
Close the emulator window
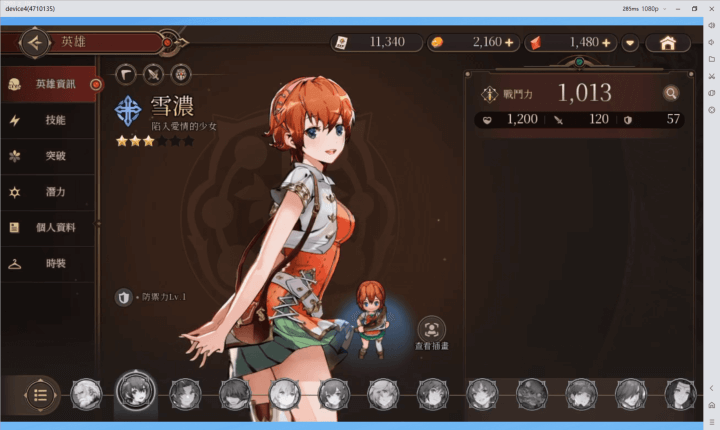[709, 8]
